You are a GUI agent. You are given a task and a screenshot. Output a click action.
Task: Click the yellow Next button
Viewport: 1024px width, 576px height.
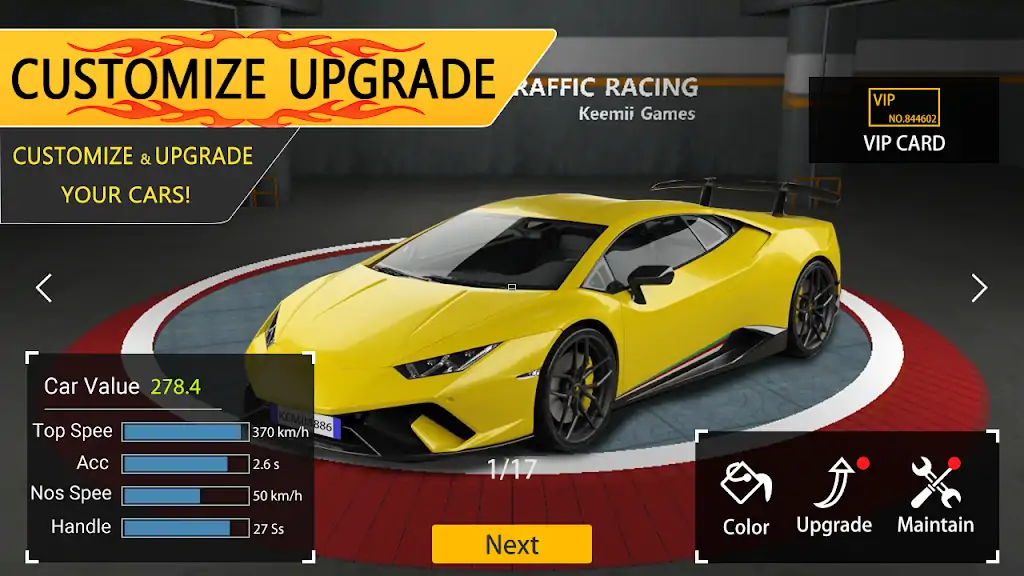click(x=512, y=544)
